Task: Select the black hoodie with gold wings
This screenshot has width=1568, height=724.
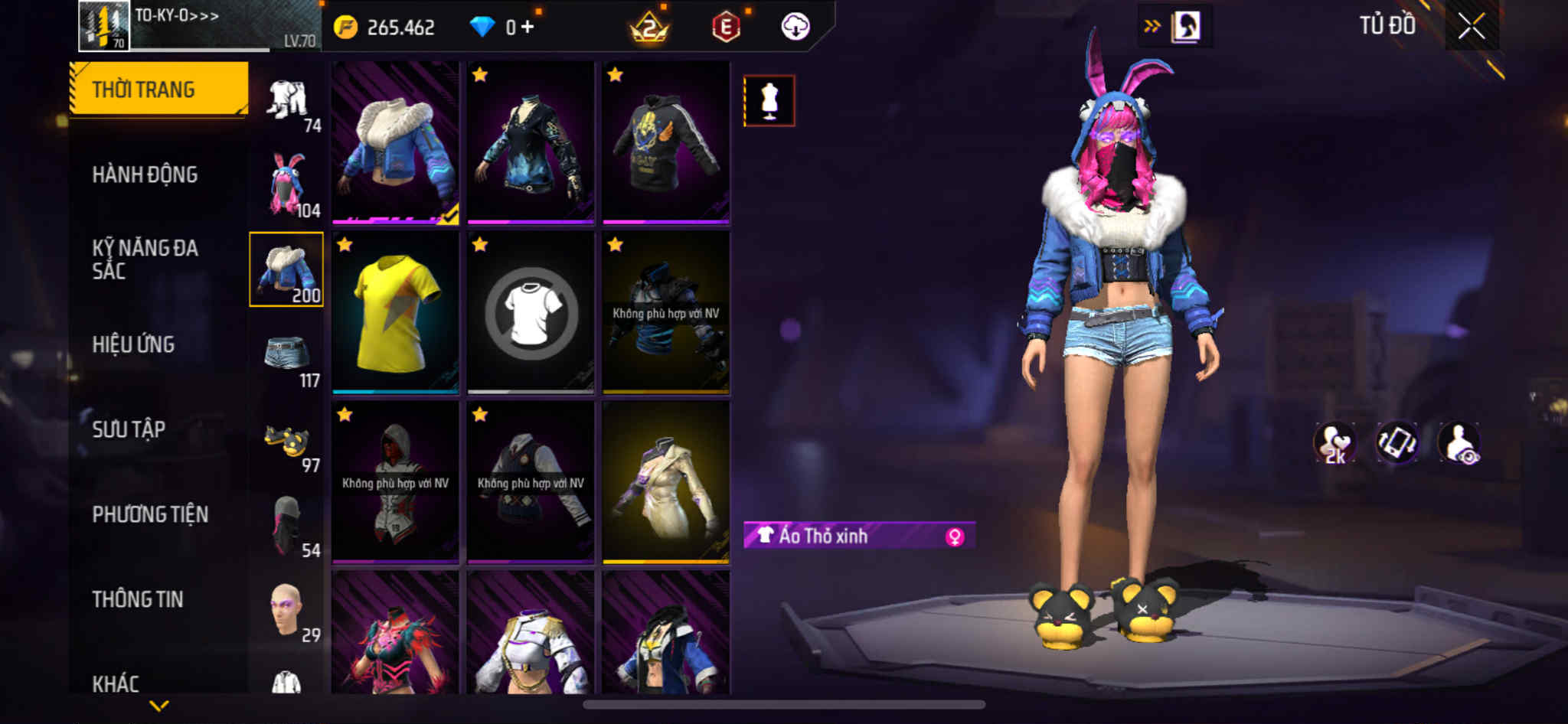Action: point(665,143)
